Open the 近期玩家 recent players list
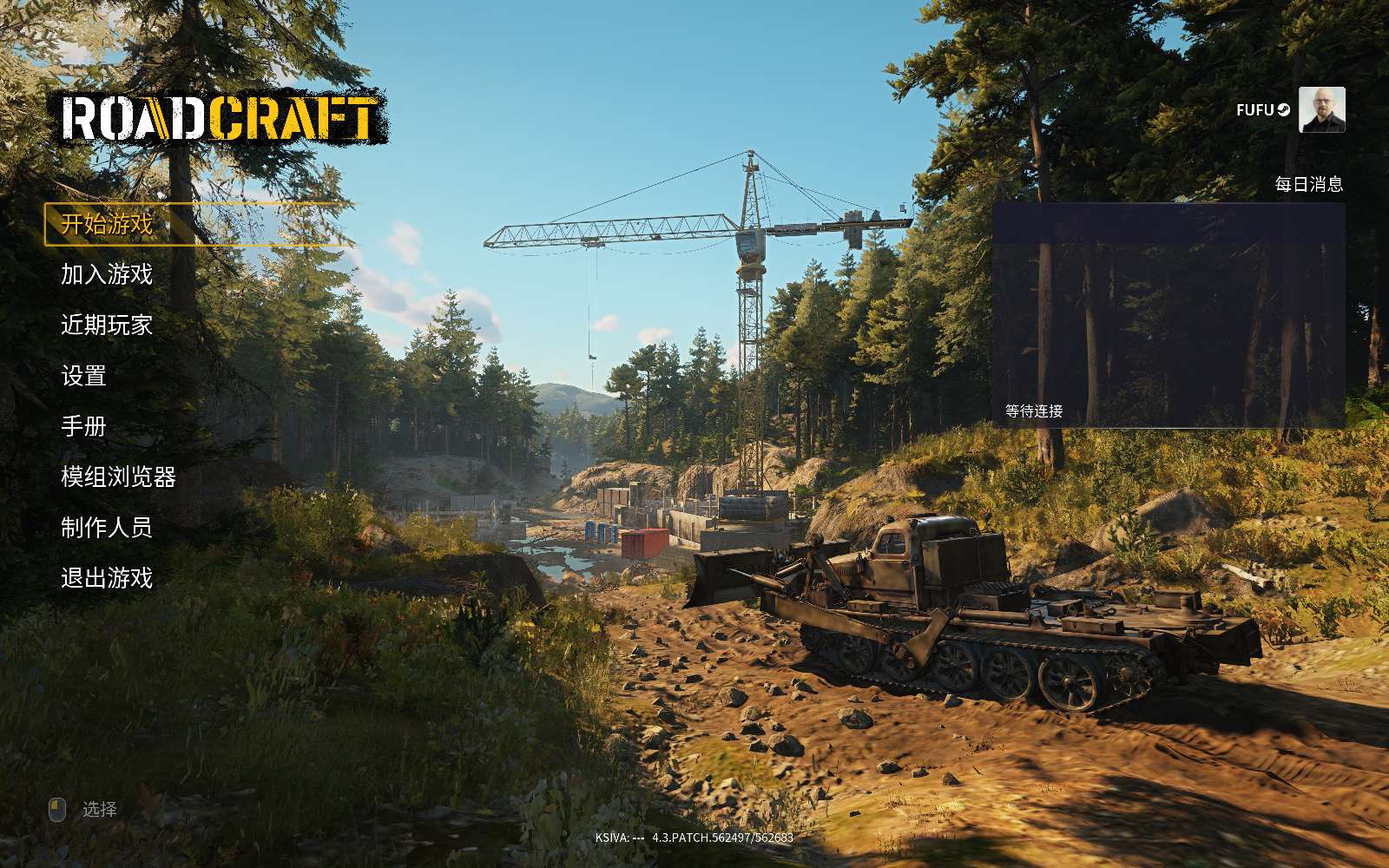1389x868 pixels. [x=107, y=325]
